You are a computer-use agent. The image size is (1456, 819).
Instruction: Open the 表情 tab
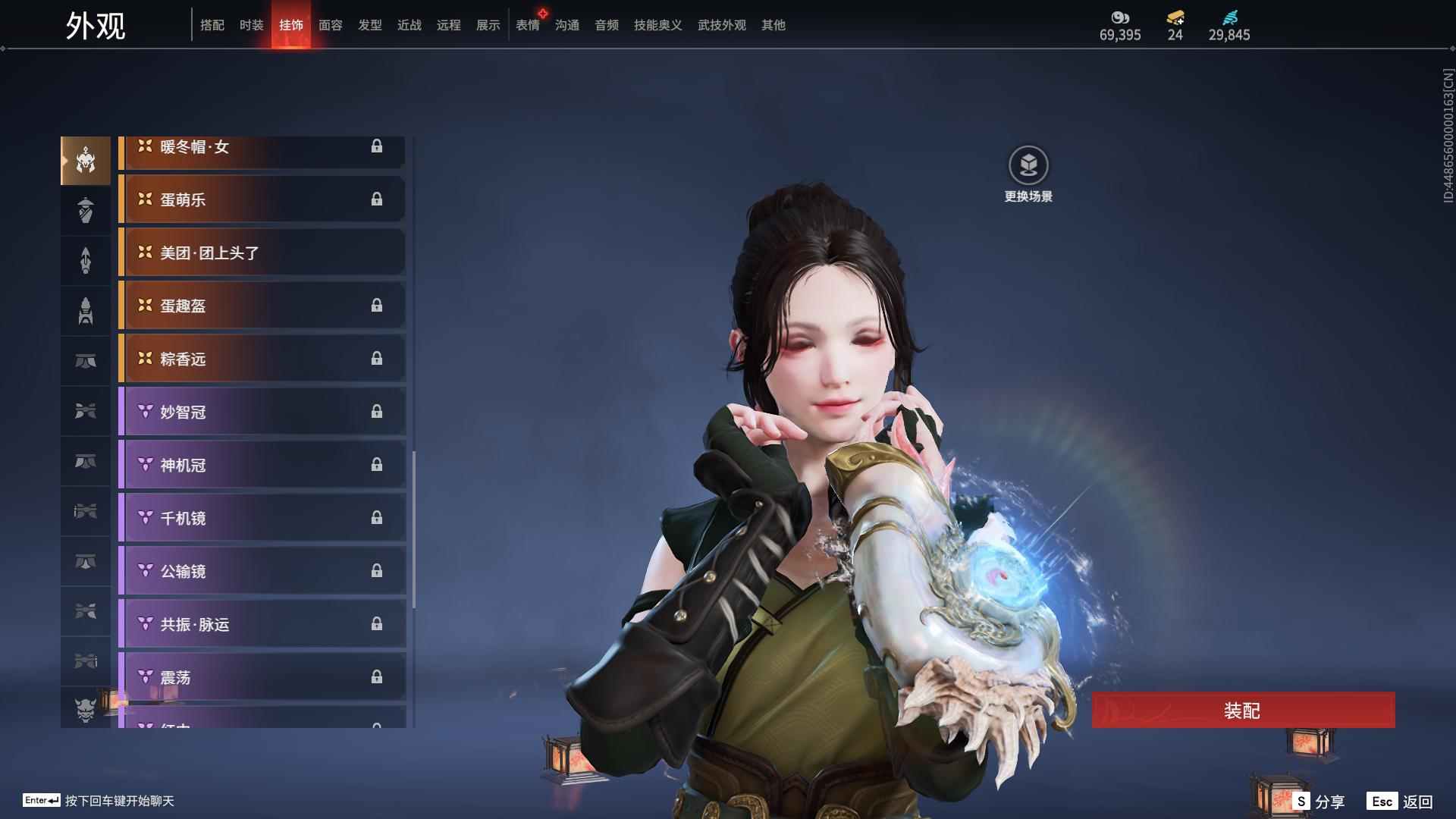click(x=527, y=25)
